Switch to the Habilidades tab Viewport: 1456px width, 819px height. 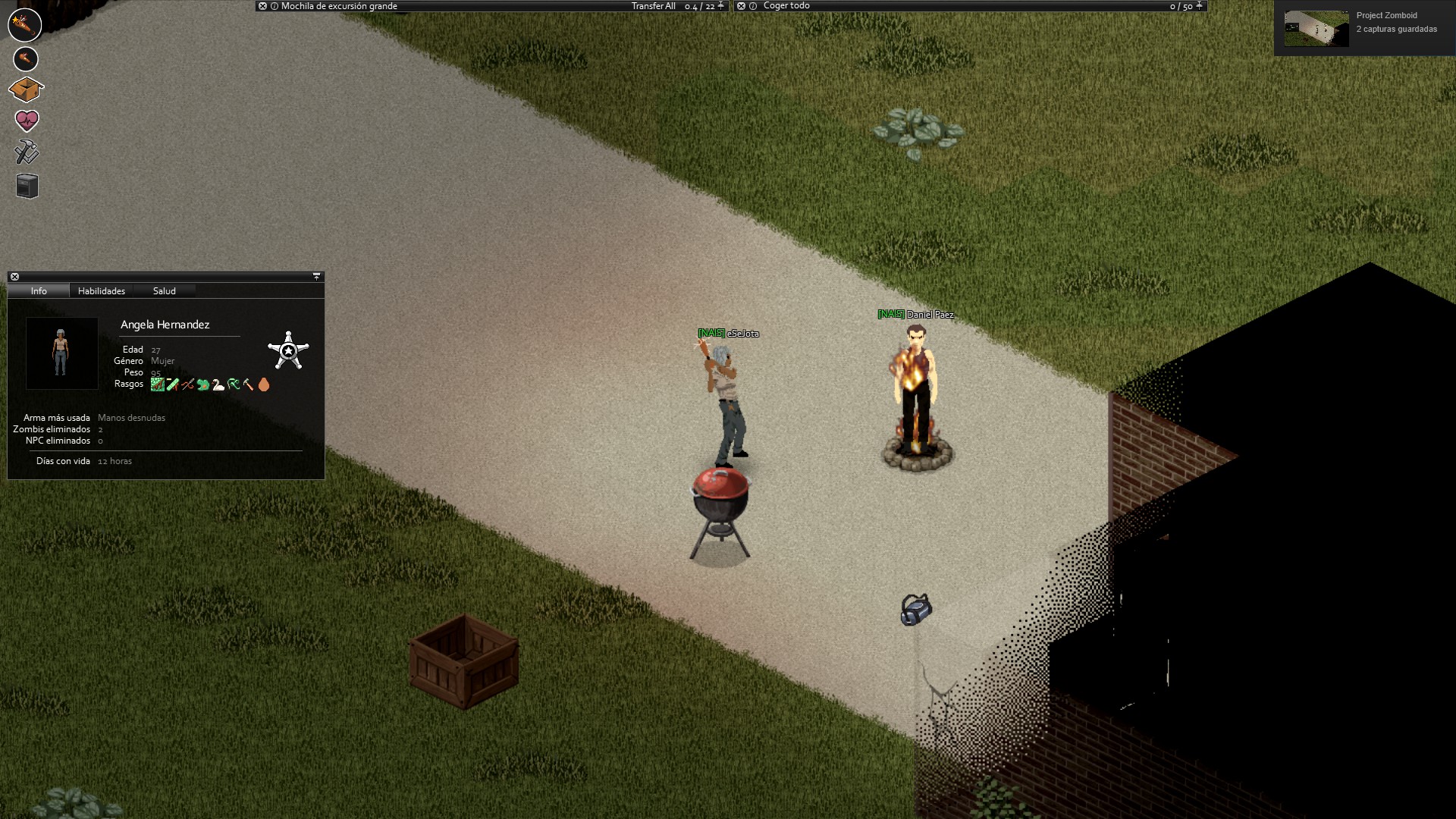(x=101, y=290)
